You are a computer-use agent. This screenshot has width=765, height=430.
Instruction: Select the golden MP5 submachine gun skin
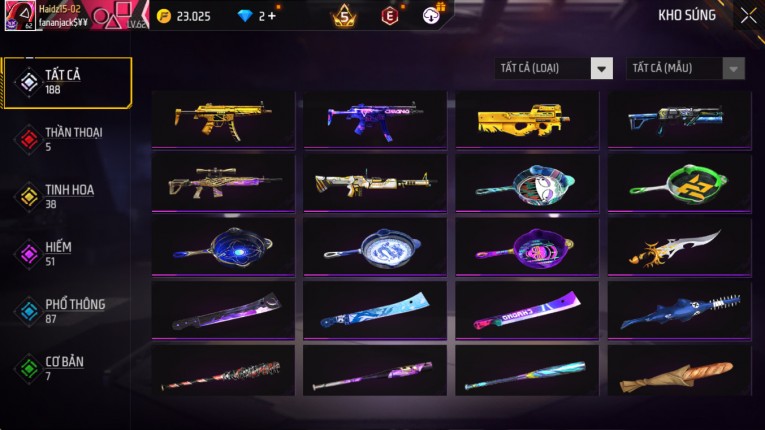223,119
